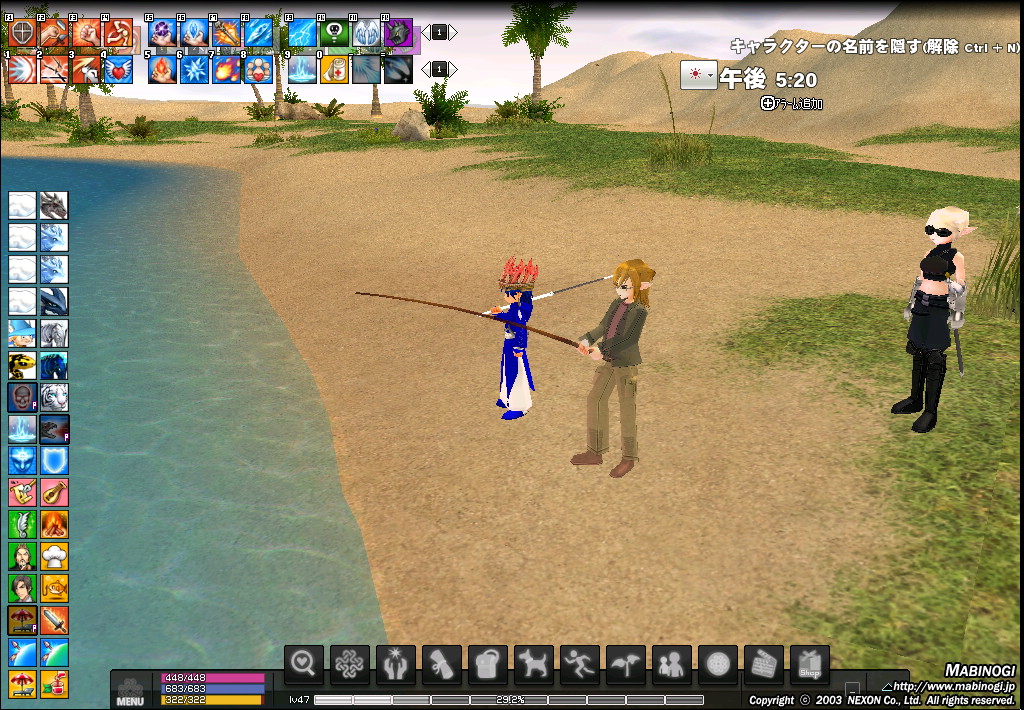Use the F9 lightning bolt skill
This screenshot has height=710, width=1024.
302,33
